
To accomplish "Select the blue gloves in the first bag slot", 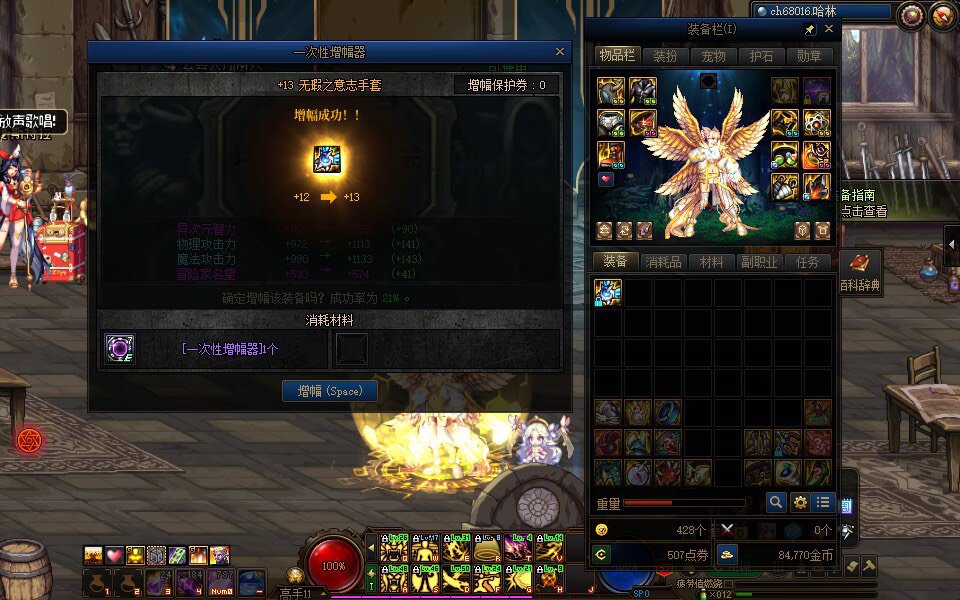I will click(608, 292).
